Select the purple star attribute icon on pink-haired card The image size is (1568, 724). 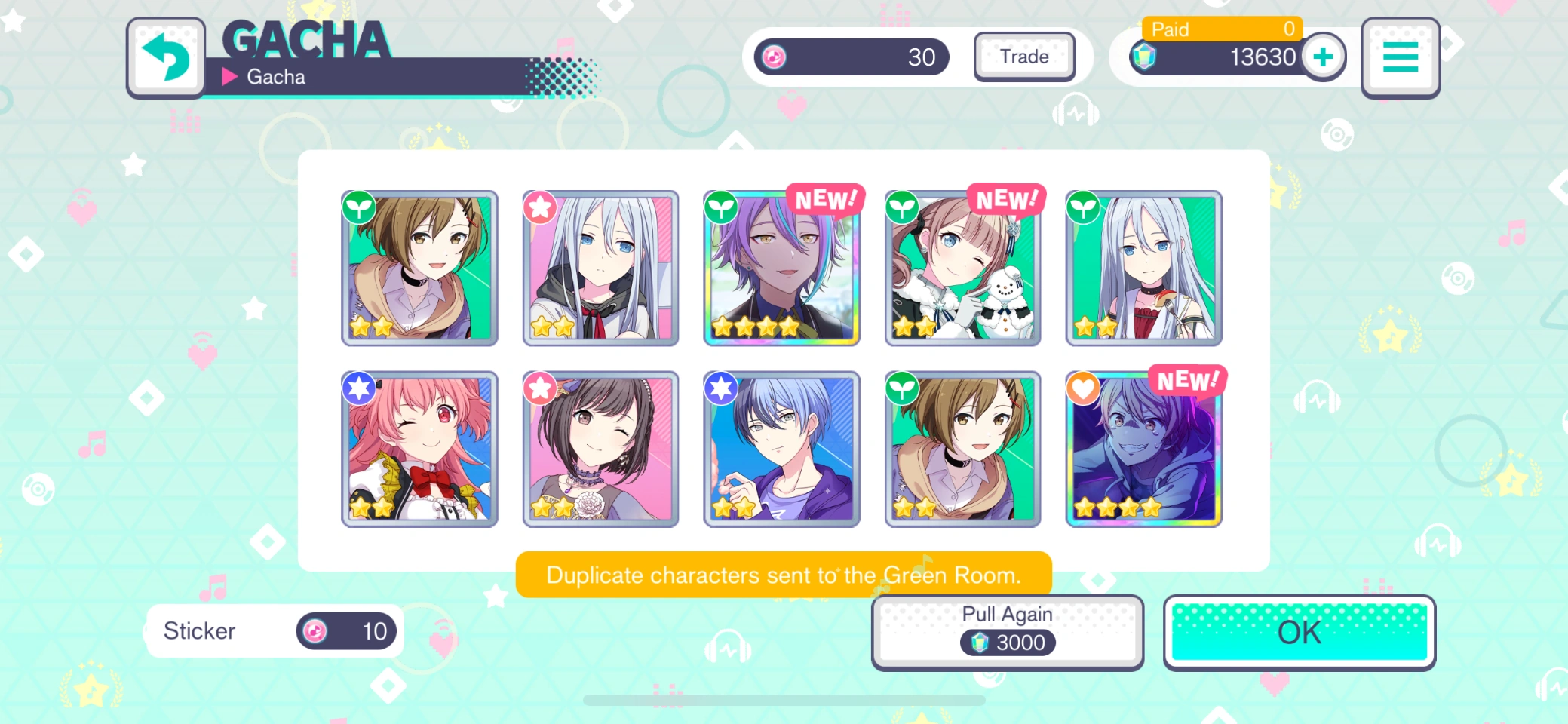[x=358, y=387]
